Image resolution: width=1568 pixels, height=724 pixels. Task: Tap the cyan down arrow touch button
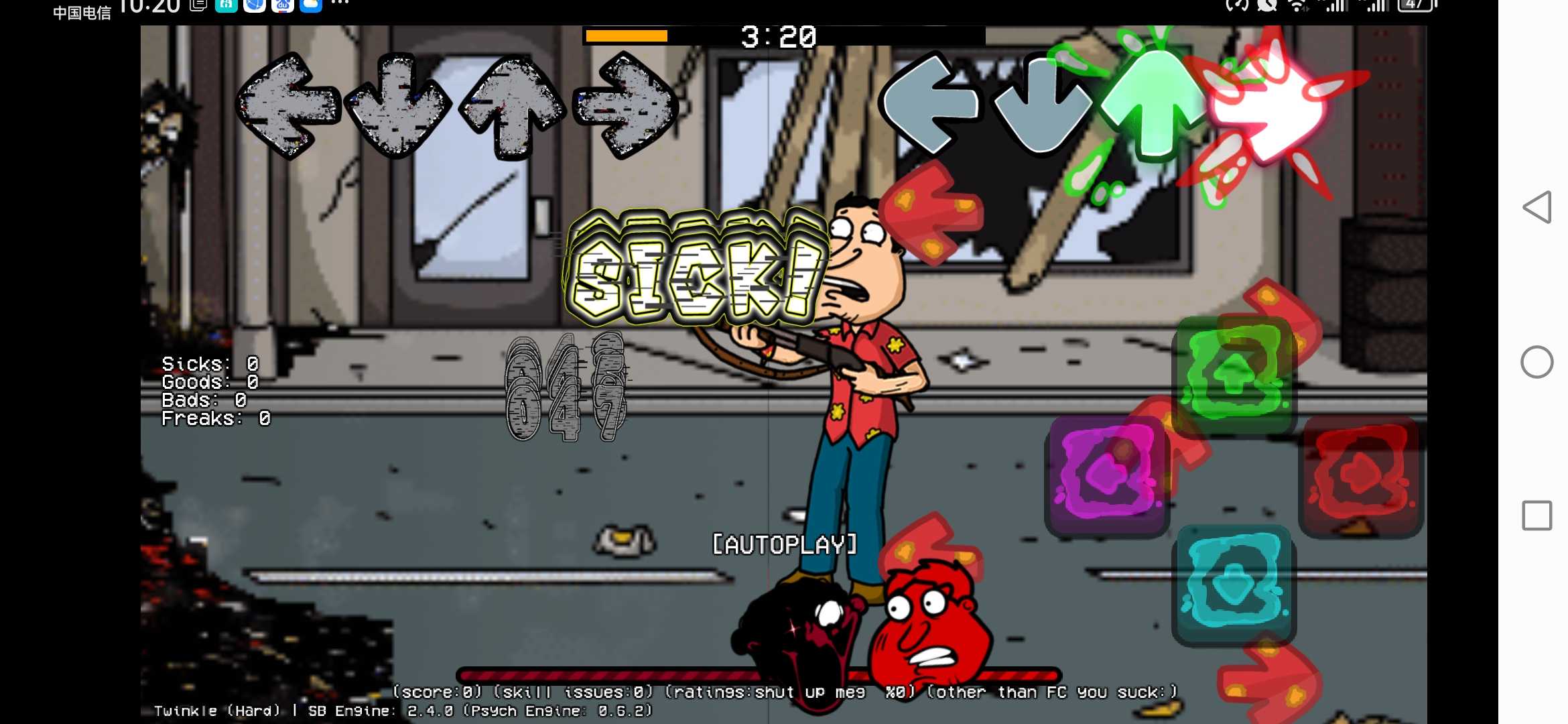click(1234, 582)
